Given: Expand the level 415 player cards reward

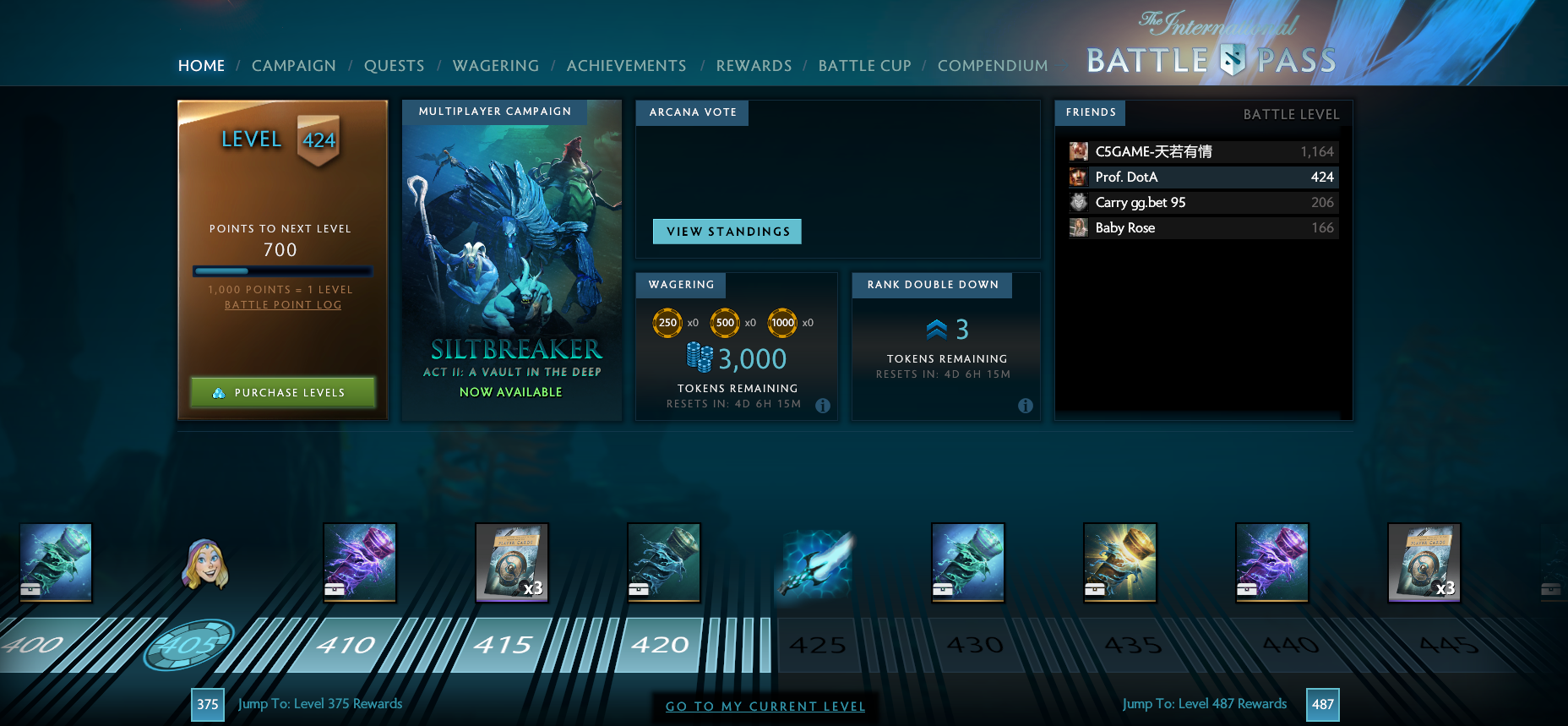Looking at the screenshot, I should pyautogui.click(x=512, y=562).
